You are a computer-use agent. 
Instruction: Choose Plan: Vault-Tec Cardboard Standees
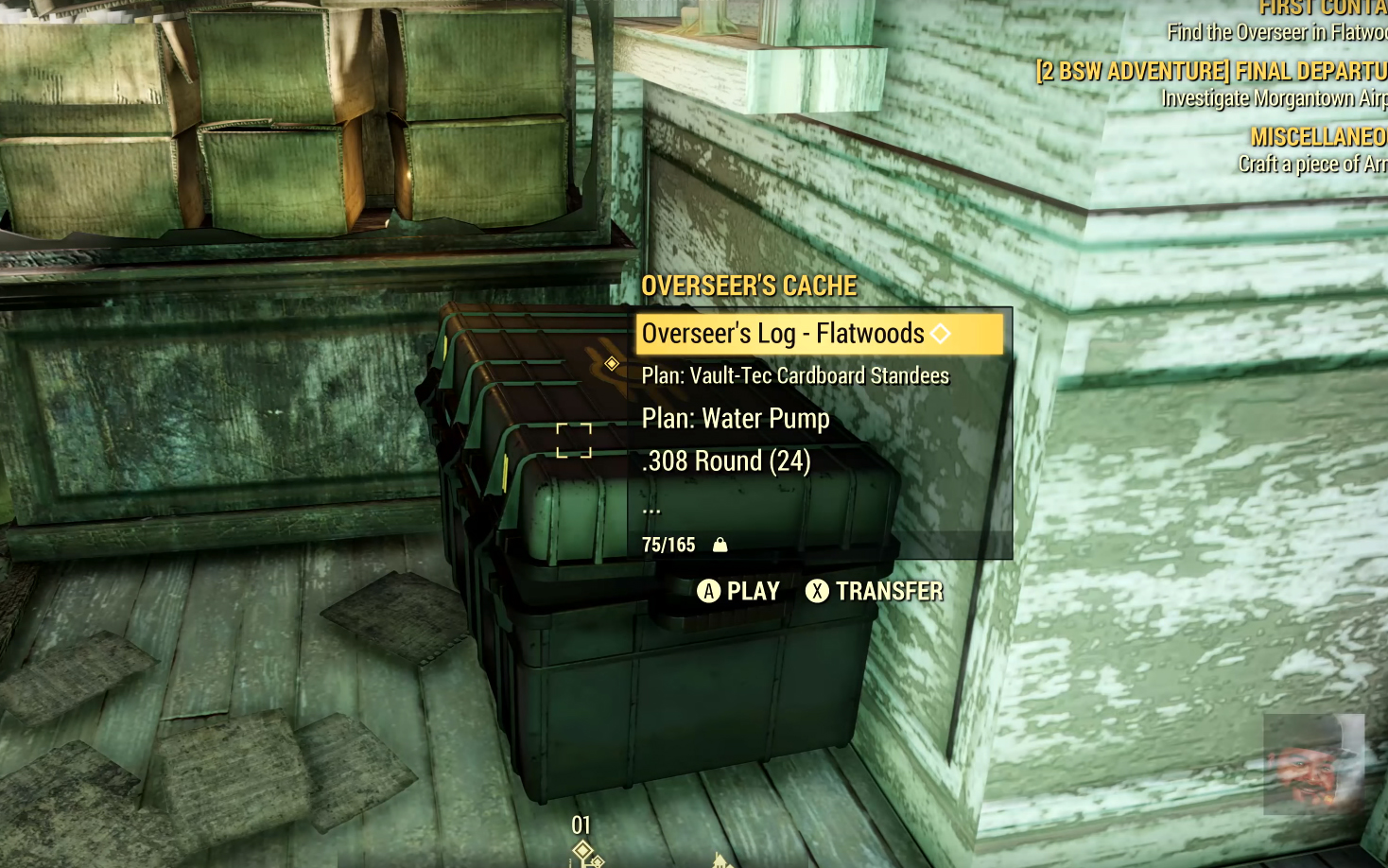pos(795,376)
